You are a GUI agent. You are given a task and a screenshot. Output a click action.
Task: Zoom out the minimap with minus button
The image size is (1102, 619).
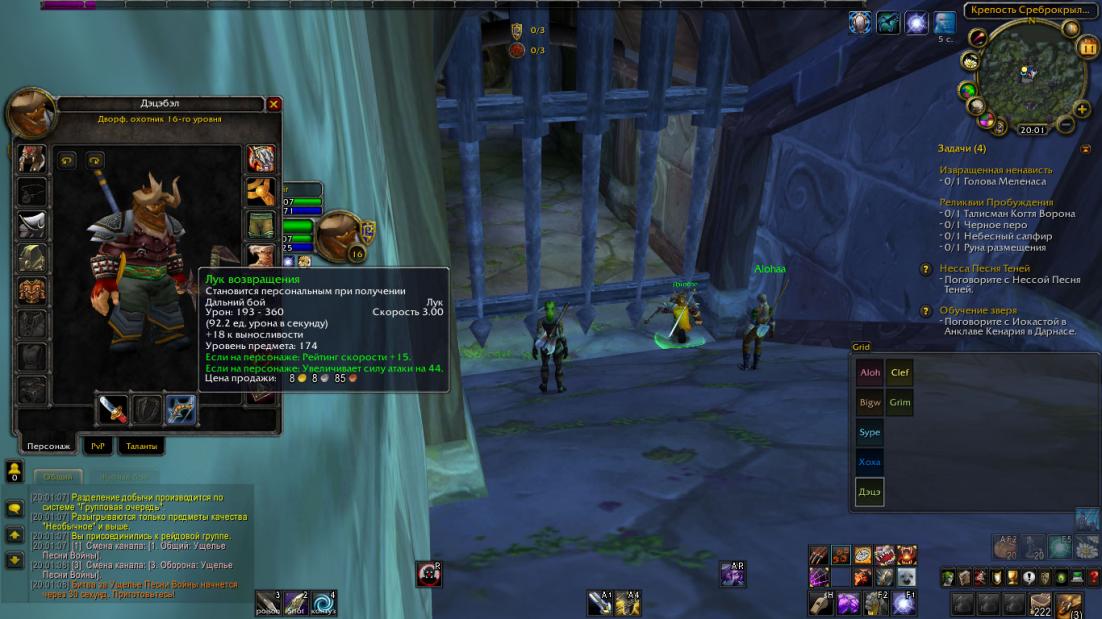point(1066,125)
